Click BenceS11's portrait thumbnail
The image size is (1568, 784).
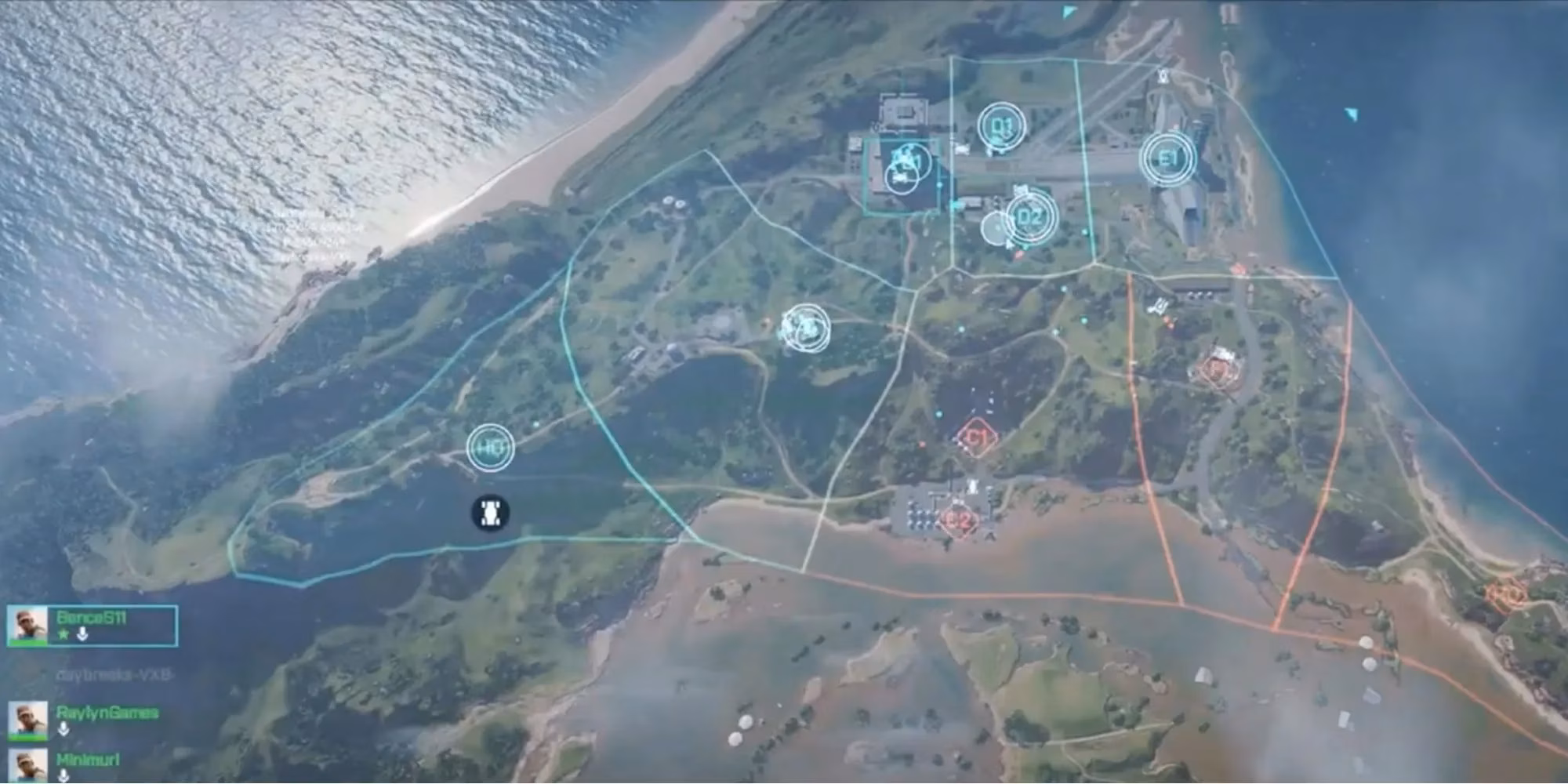click(29, 623)
